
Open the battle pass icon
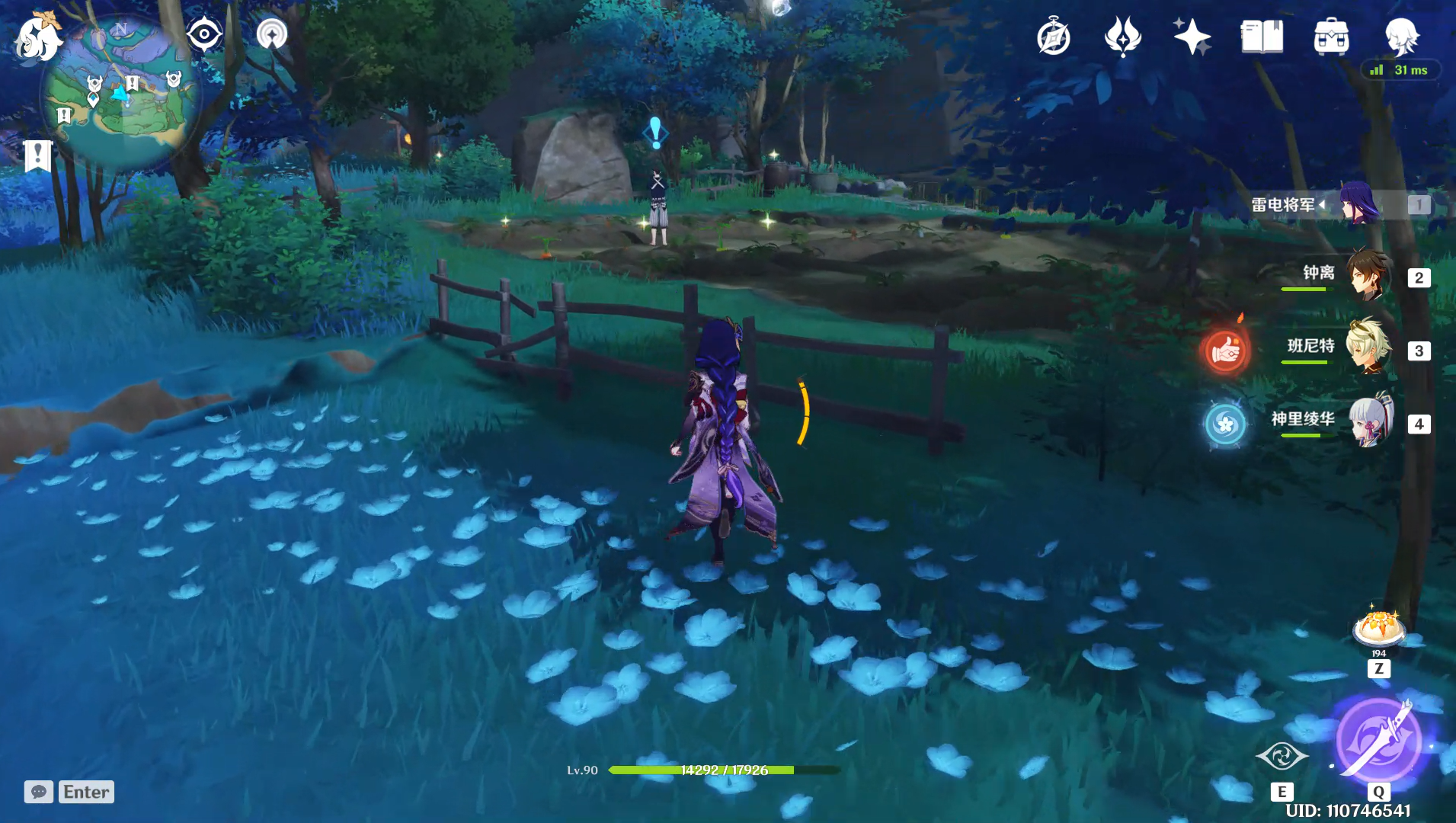tap(1122, 37)
